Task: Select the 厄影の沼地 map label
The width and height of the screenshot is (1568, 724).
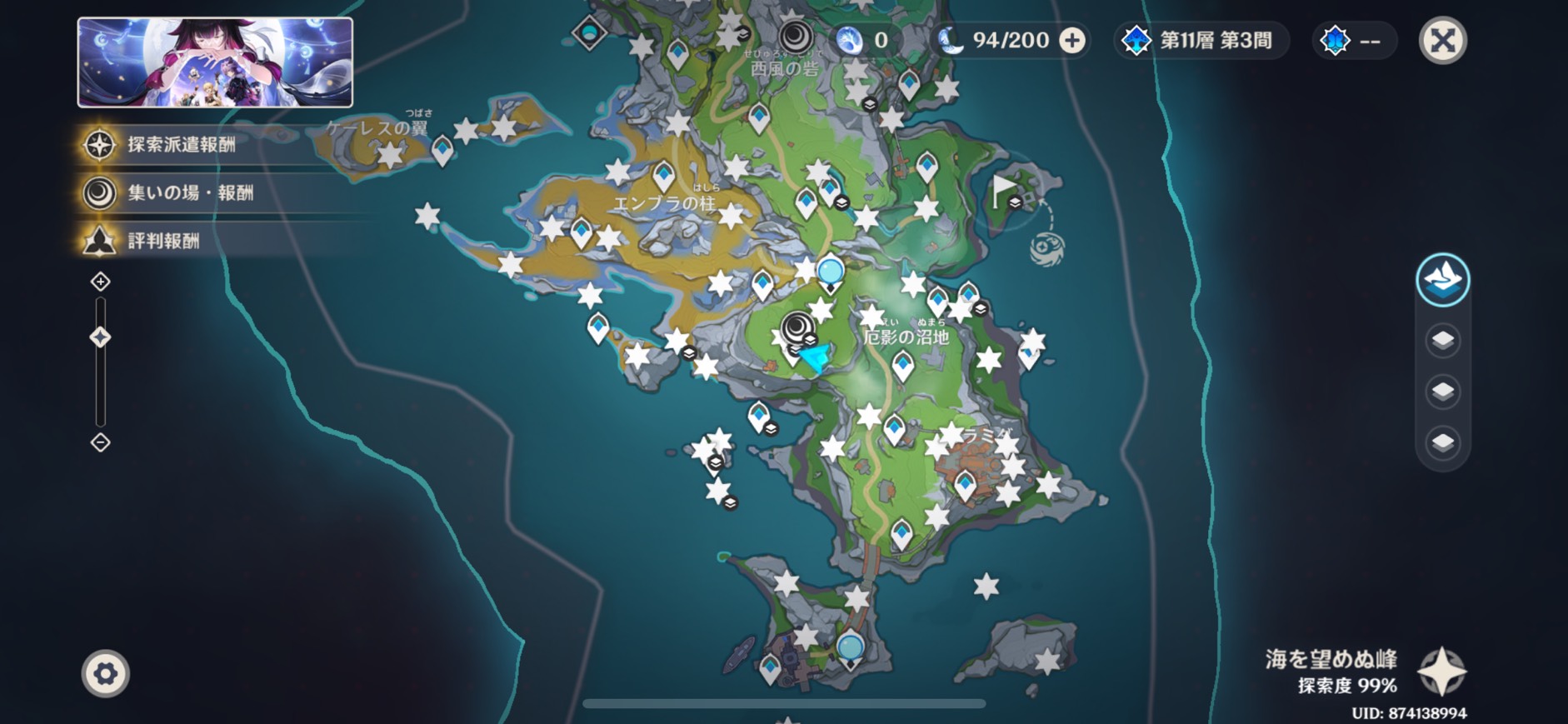Action: pos(906,337)
